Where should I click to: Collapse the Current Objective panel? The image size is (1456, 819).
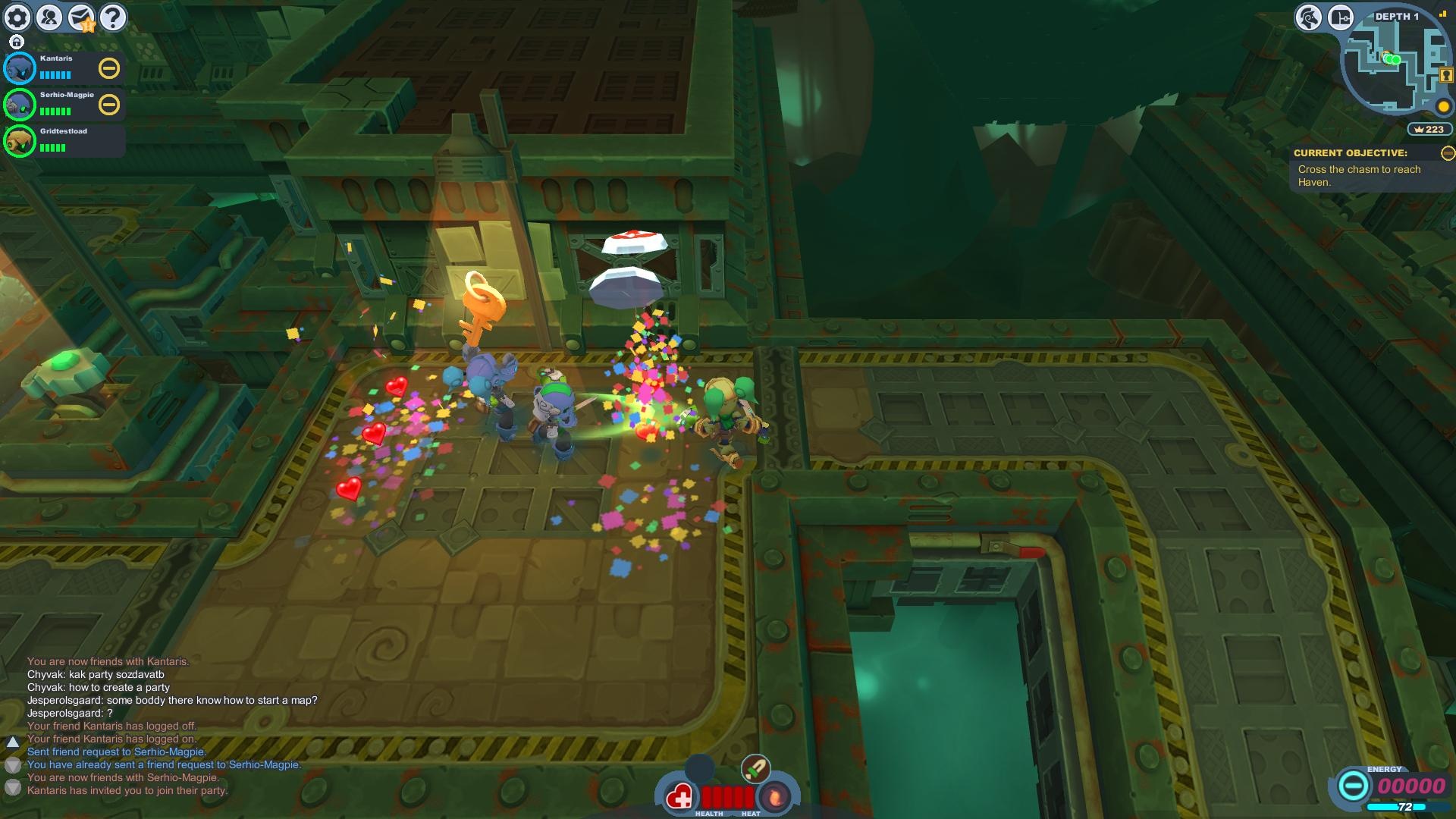click(1448, 153)
